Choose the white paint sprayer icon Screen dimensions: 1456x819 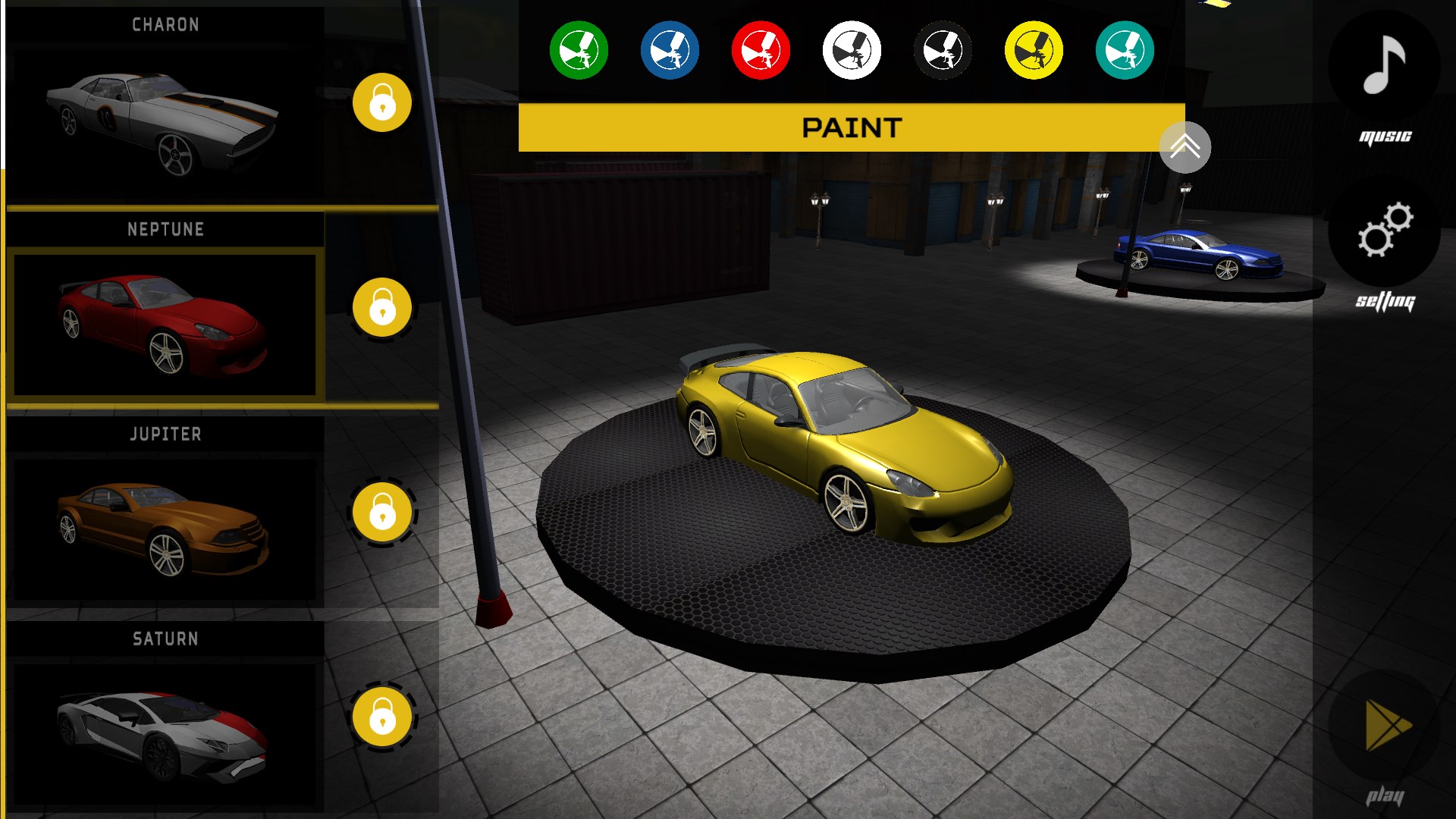click(851, 49)
